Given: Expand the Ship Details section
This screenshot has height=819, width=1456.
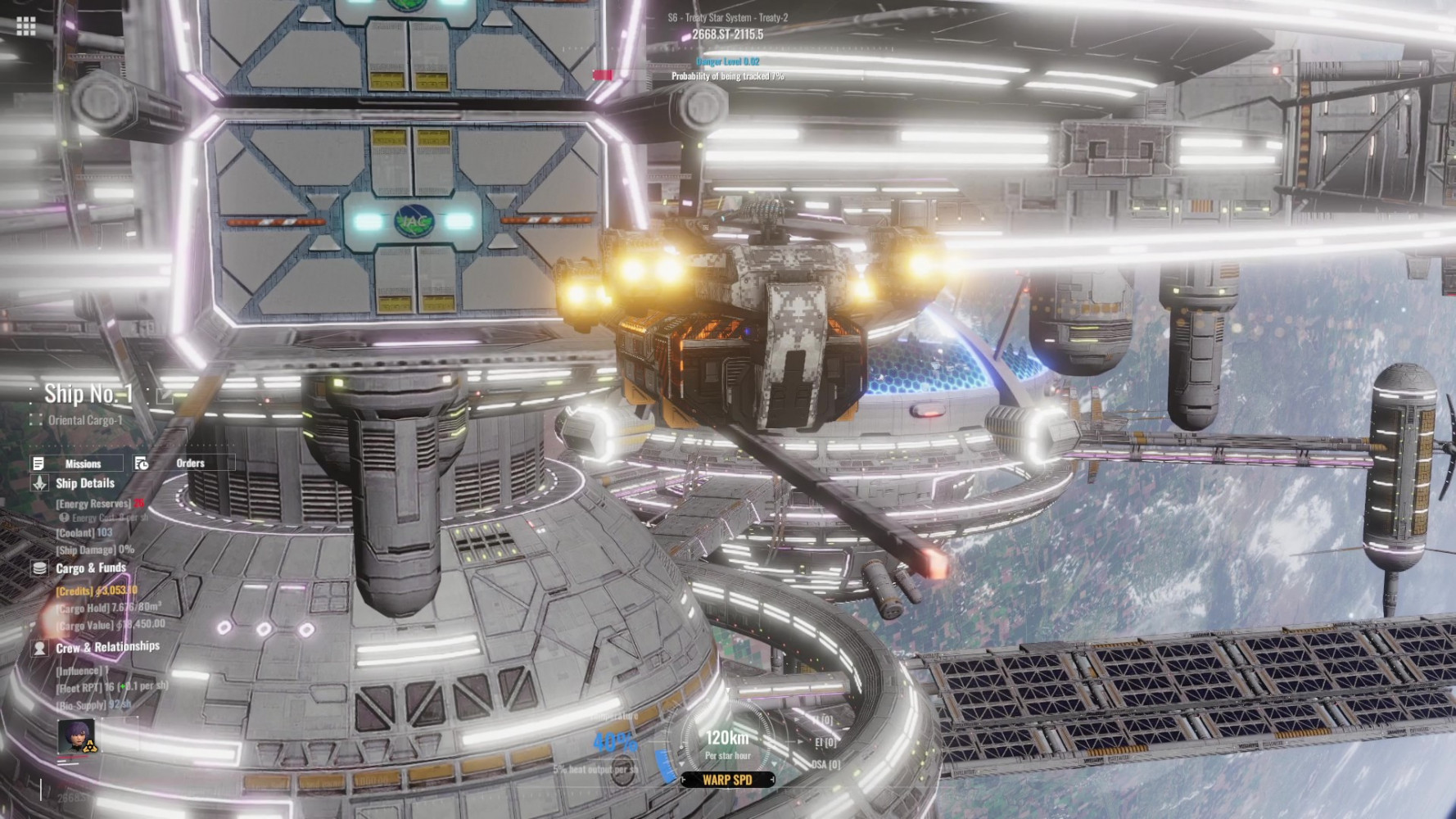Looking at the screenshot, I should click(x=84, y=483).
